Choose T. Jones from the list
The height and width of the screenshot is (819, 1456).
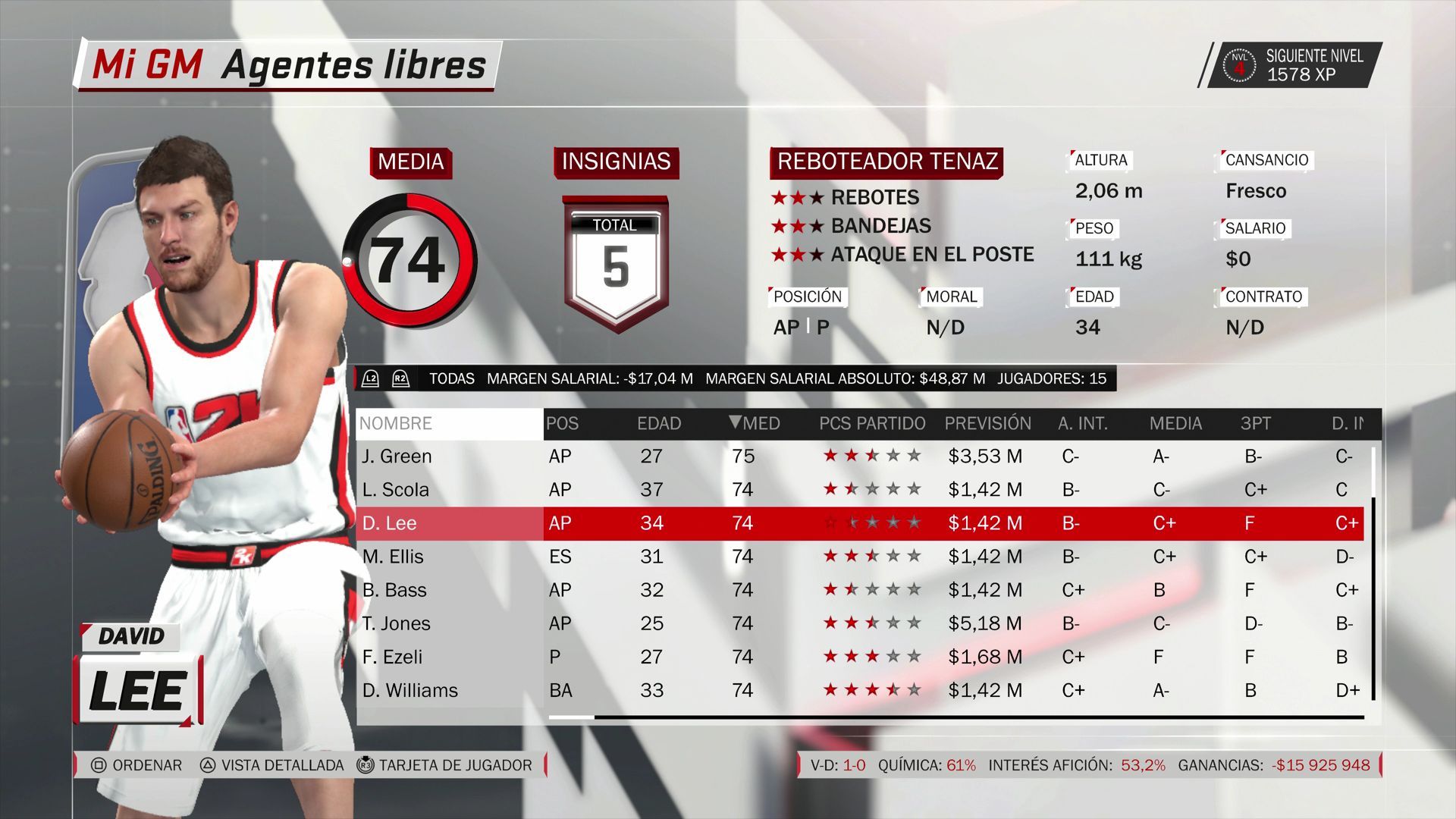(x=396, y=623)
